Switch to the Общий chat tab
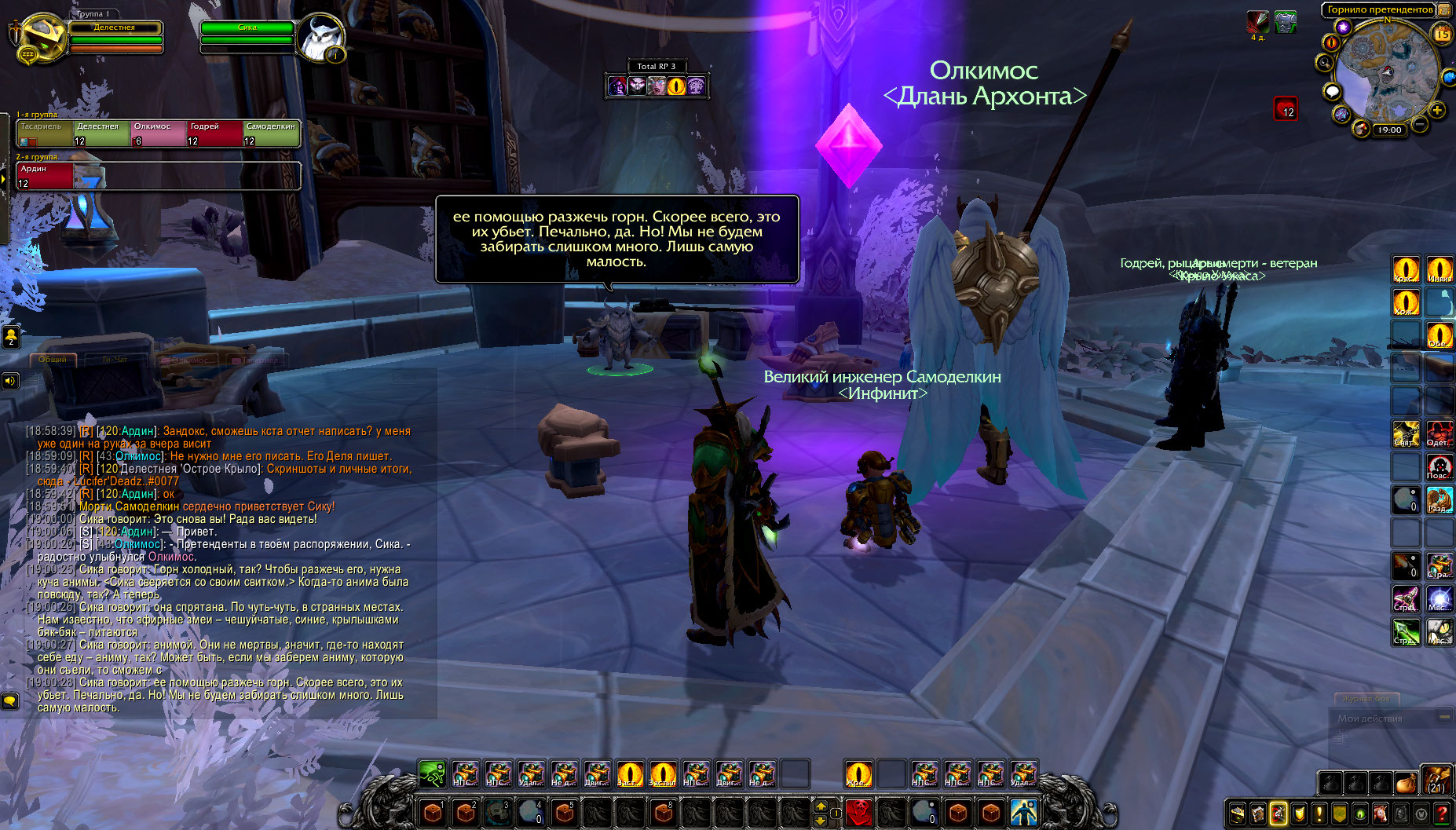This screenshot has width=1456, height=830. (x=53, y=360)
